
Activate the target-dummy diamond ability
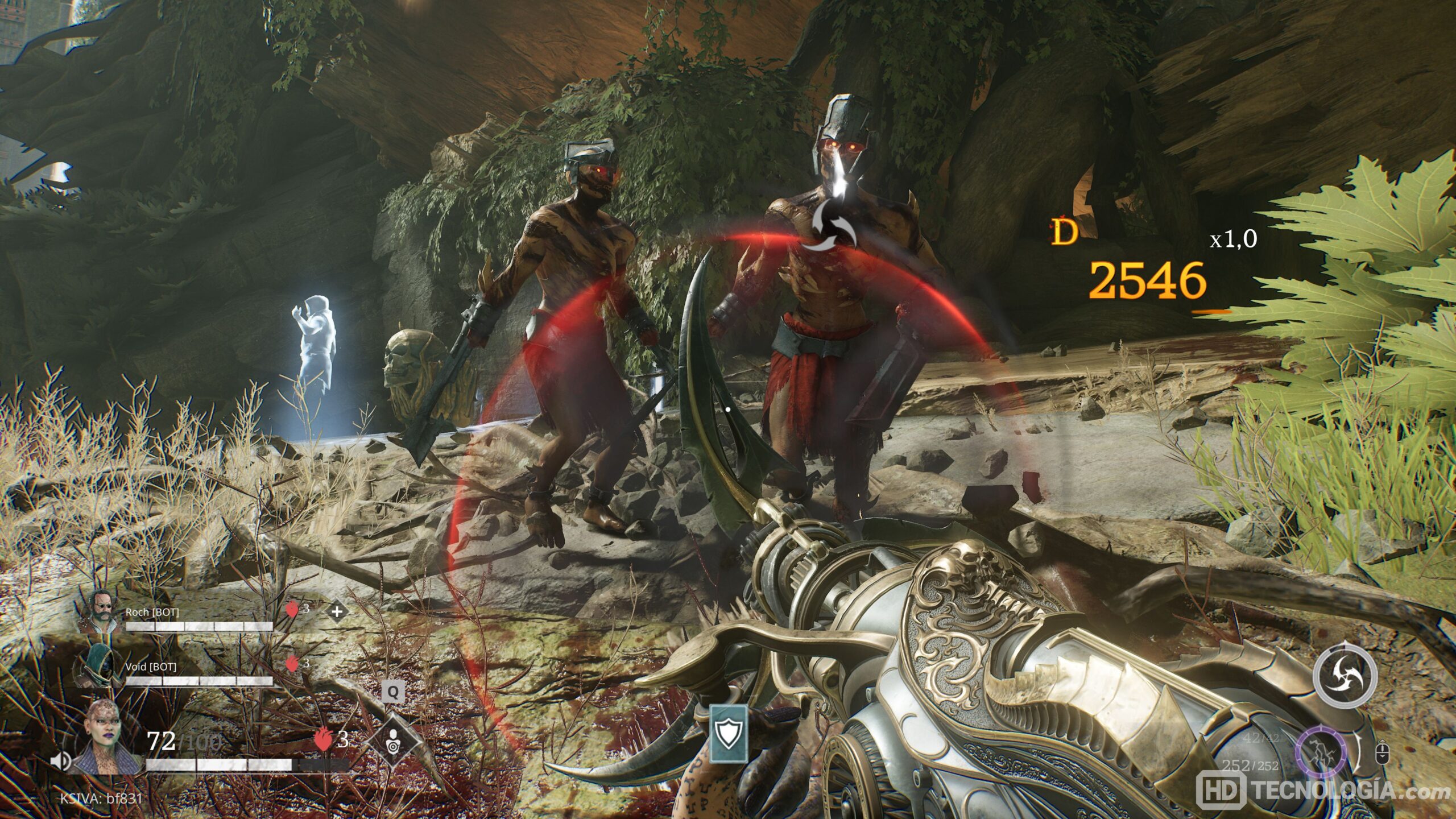(x=393, y=742)
